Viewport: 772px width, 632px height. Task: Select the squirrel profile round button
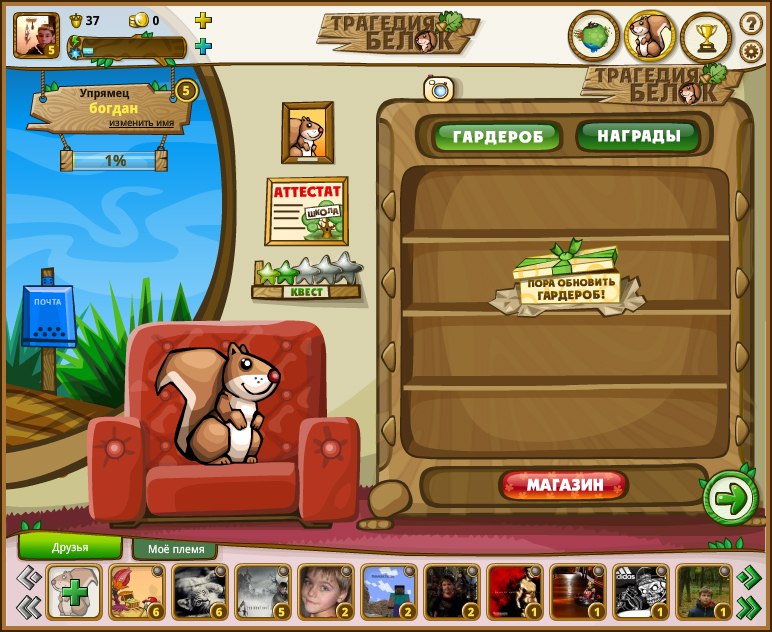point(651,37)
